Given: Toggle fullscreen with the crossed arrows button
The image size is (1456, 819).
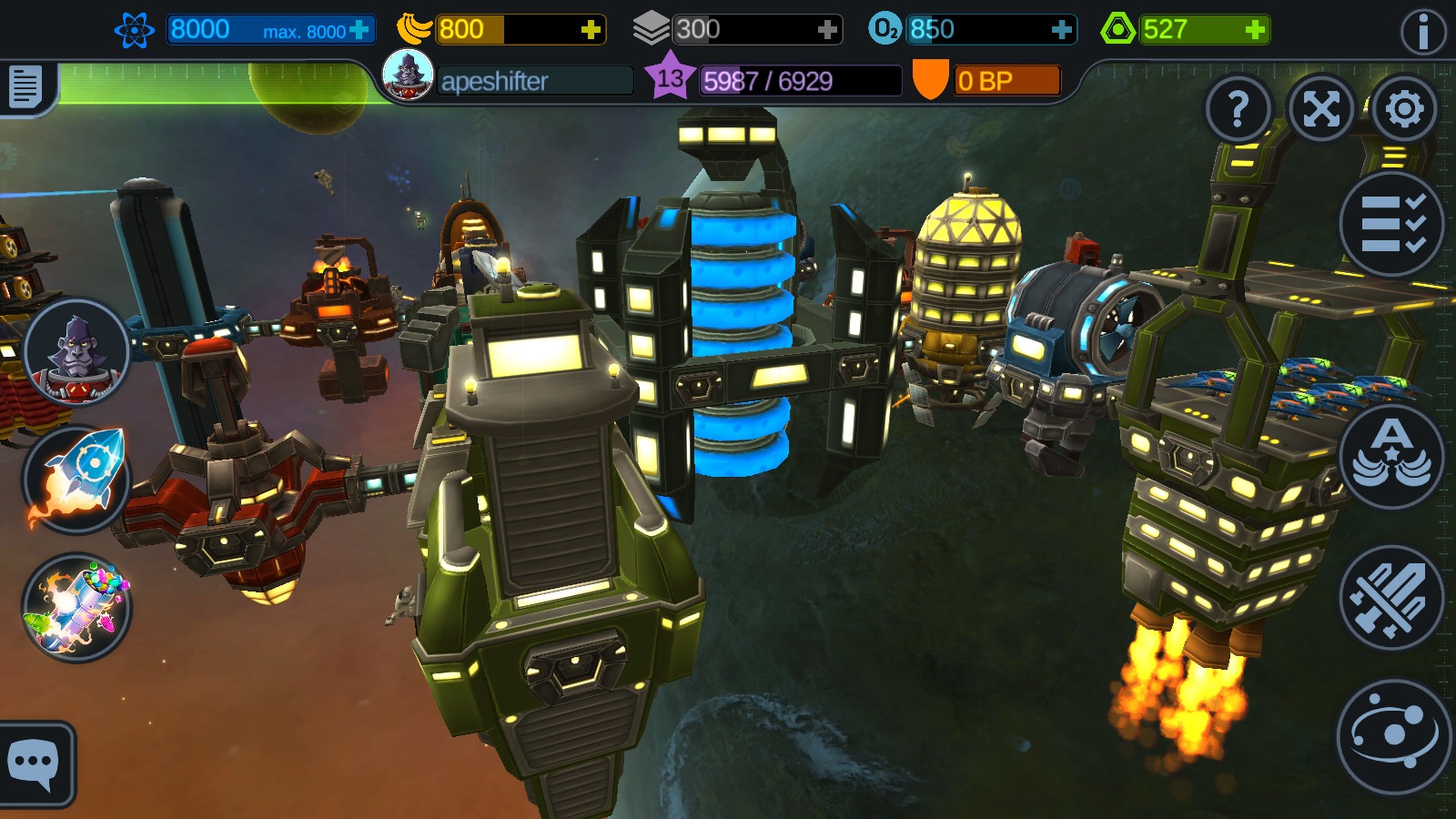Looking at the screenshot, I should click(1321, 109).
